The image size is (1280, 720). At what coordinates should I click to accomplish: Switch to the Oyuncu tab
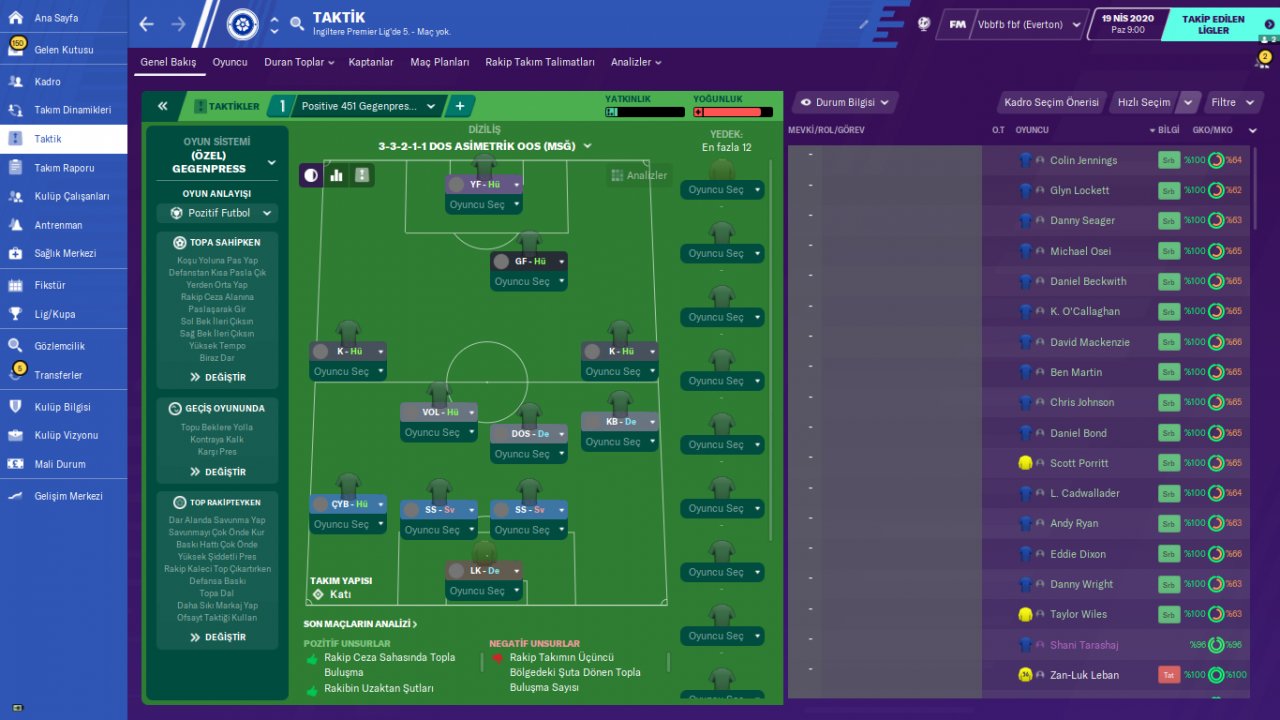click(230, 62)
